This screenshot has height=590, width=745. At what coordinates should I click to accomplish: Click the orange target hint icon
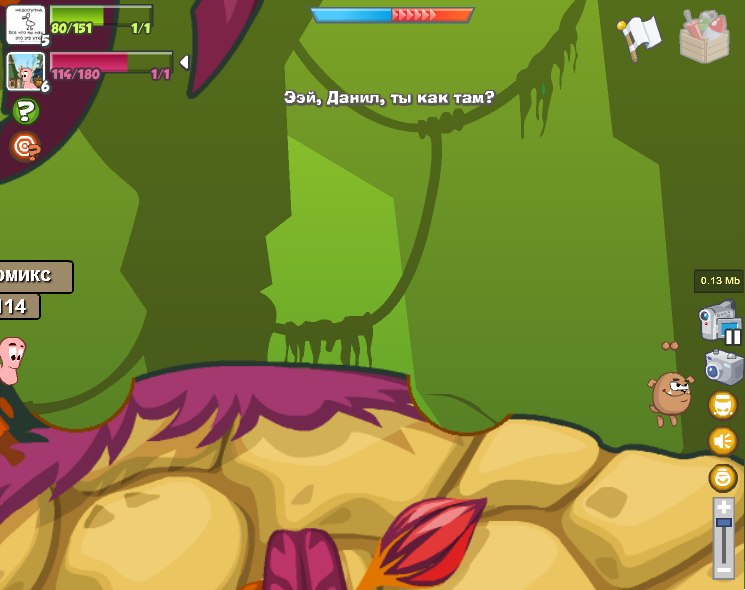[25, 148]
